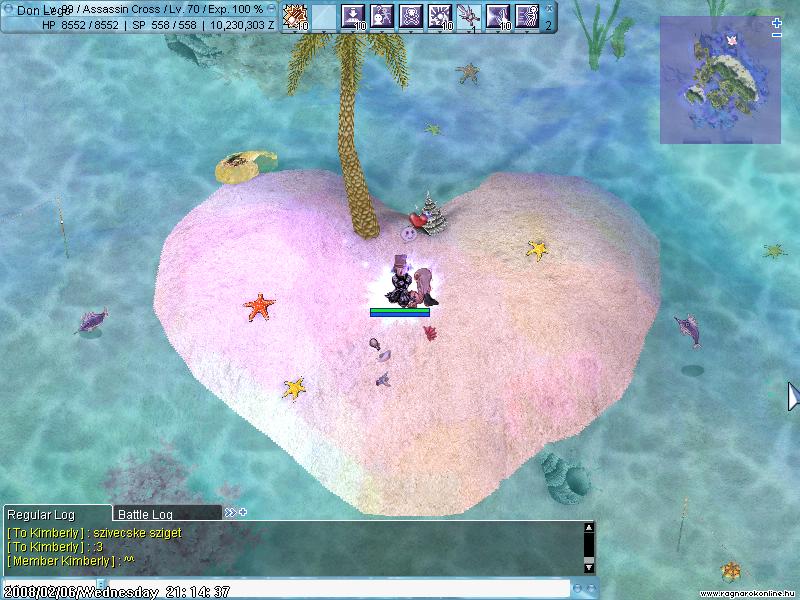800x600 pixels.
Task: Activate the skull and crossbones skill
Action: 411,16
